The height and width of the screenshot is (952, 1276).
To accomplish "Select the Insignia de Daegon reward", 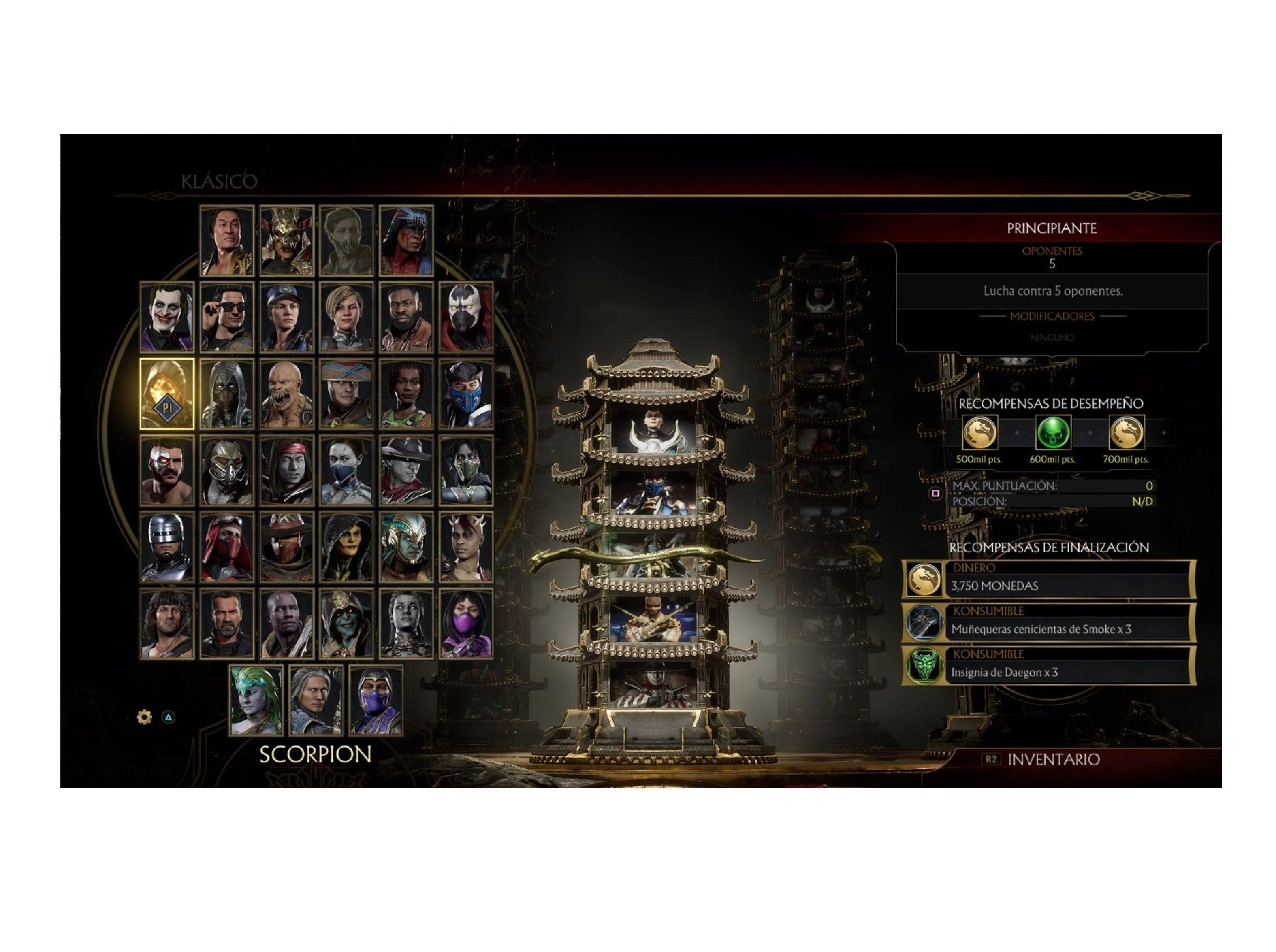I will click(x=1048, y=666).
